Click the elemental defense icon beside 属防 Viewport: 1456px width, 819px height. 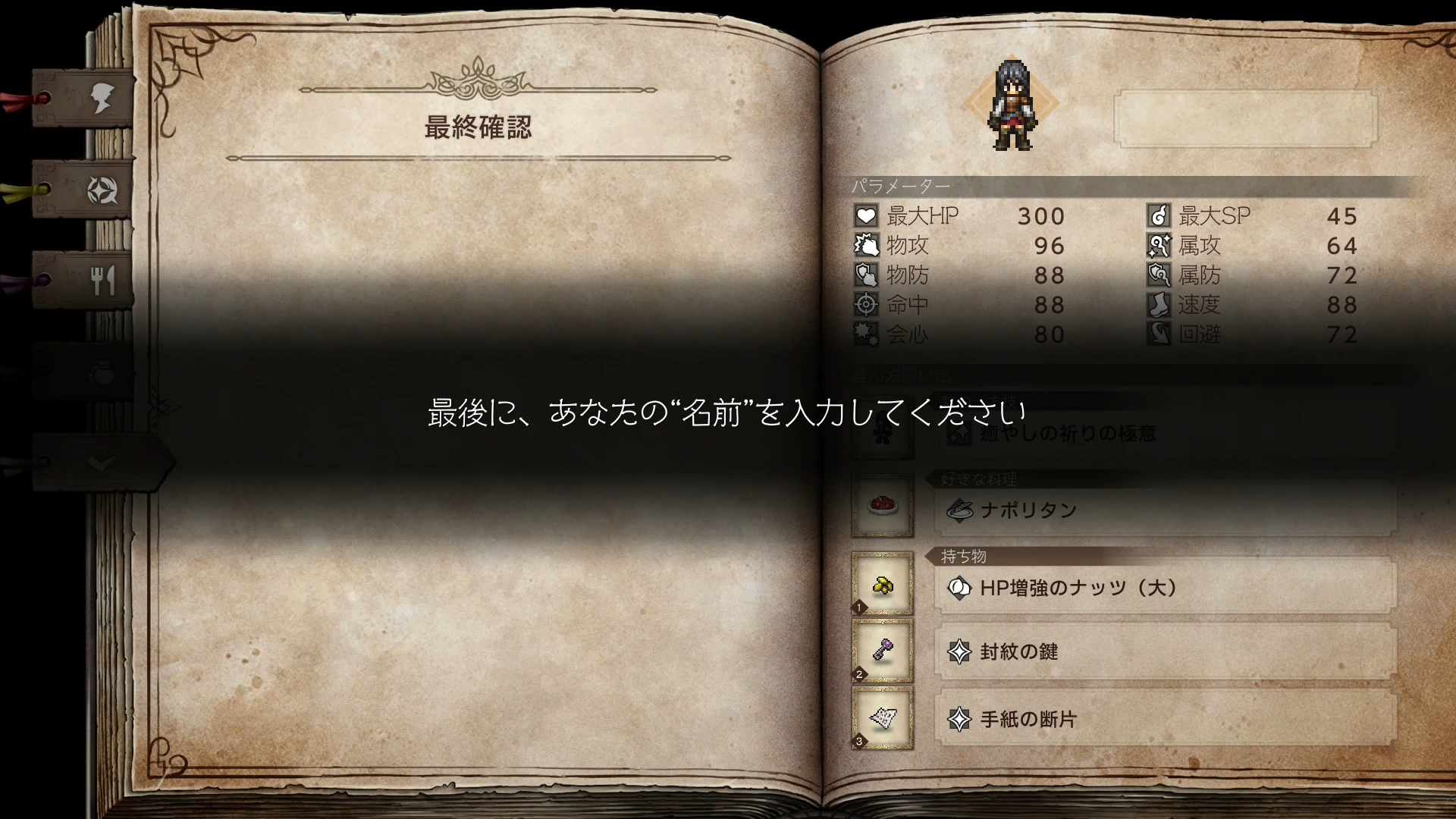(x=1160, y=275)
